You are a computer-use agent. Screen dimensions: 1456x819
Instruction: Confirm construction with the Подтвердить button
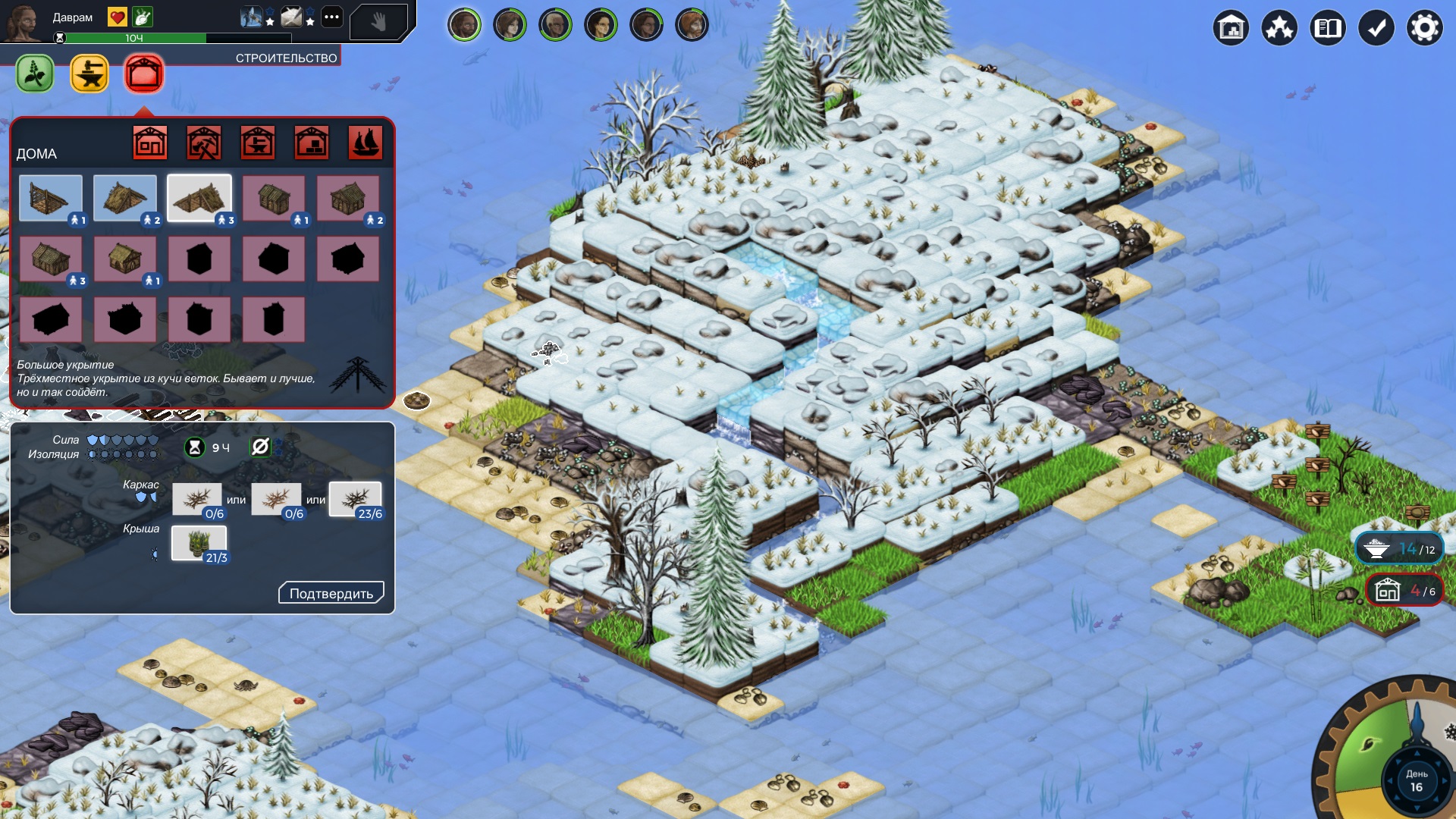pos(331,593)
